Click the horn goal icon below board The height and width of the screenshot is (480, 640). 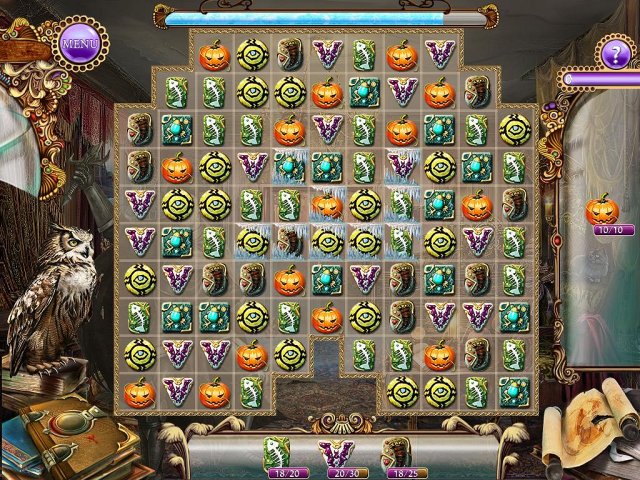[399, 455]
